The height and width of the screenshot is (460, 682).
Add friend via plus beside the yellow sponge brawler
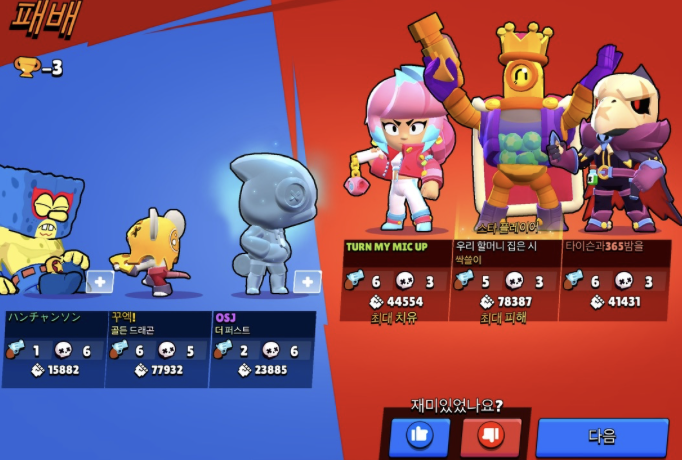tap(99, 282)
